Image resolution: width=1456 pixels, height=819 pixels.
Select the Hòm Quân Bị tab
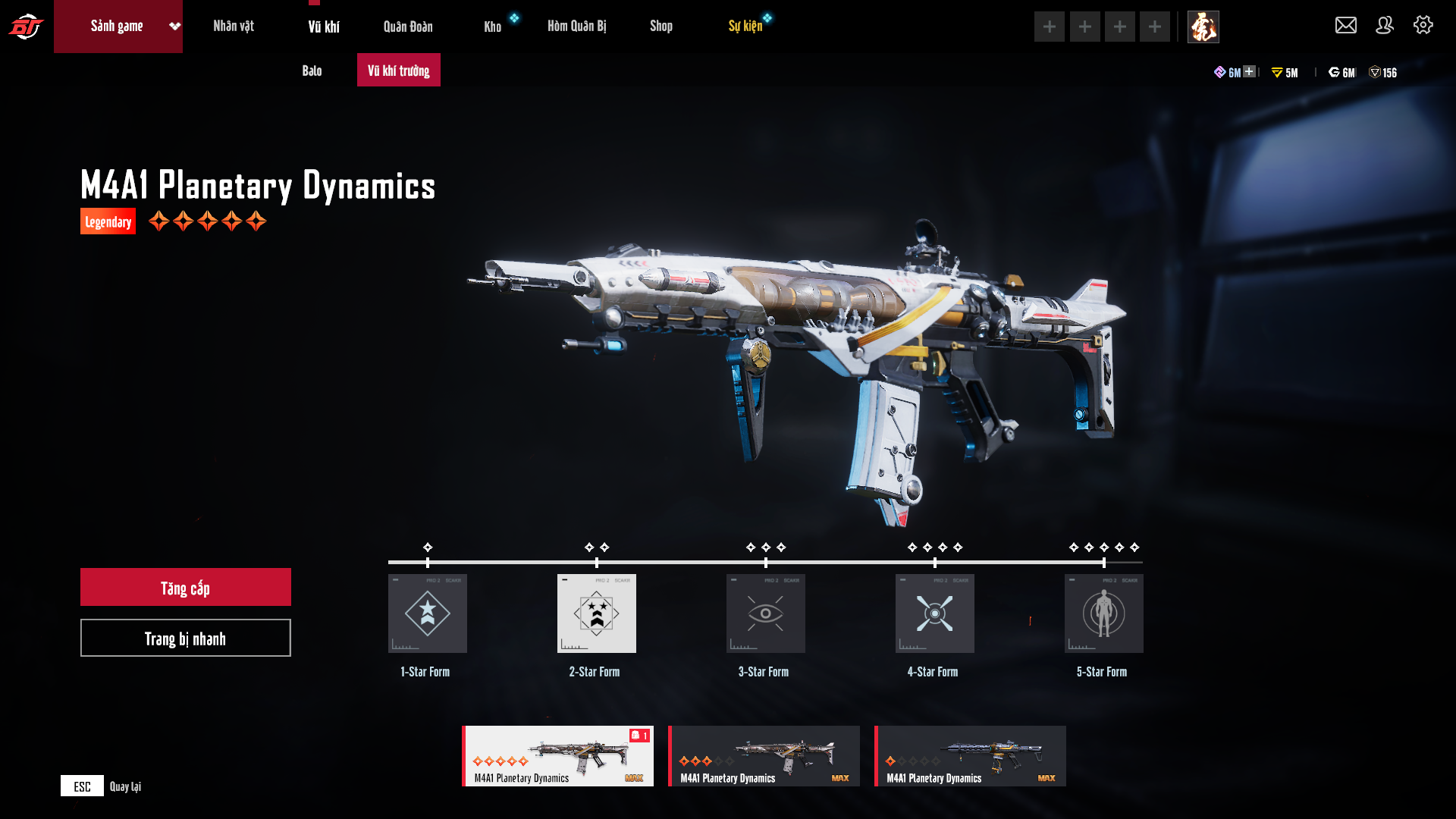[x=576, y=27]
